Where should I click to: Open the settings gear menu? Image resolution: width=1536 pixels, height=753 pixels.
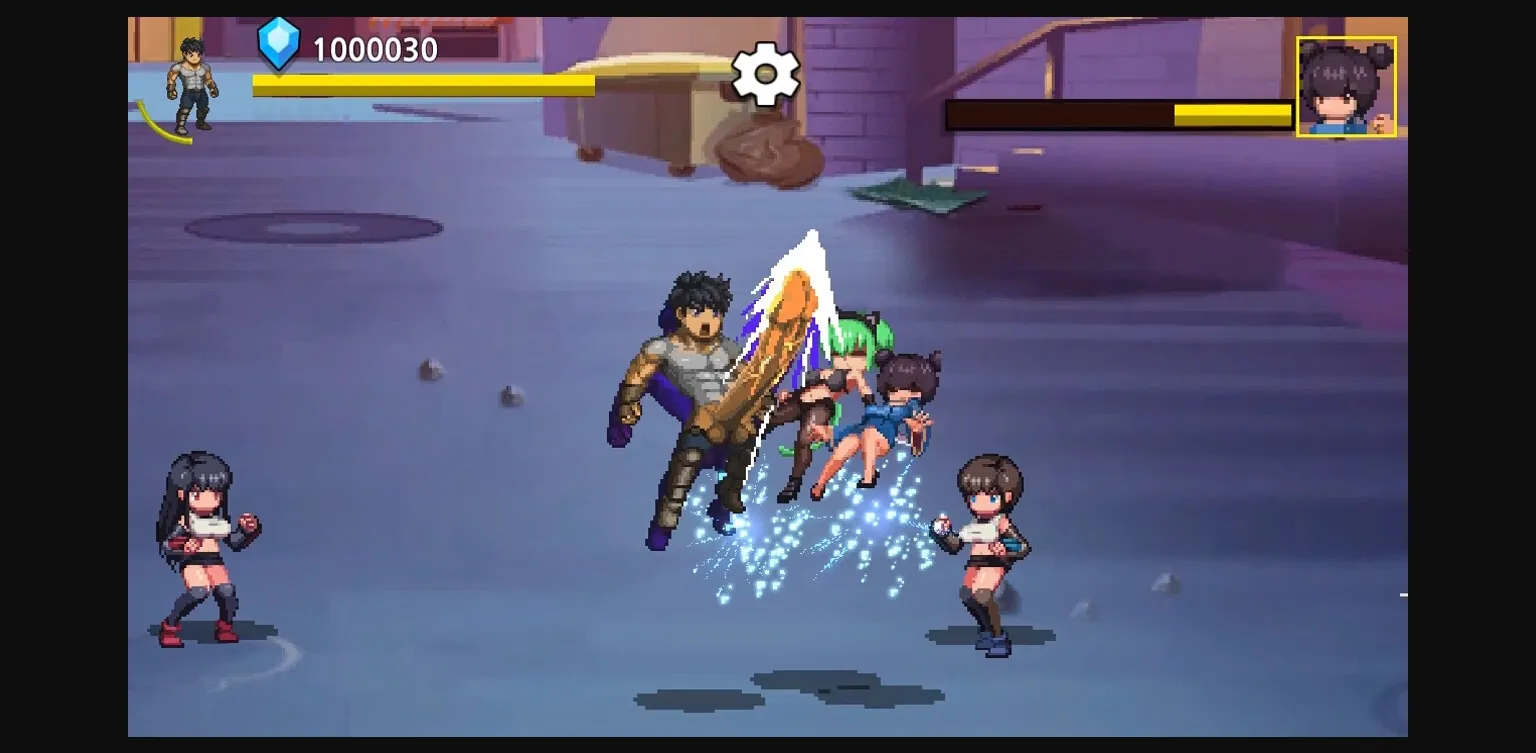tap(766, 73)
